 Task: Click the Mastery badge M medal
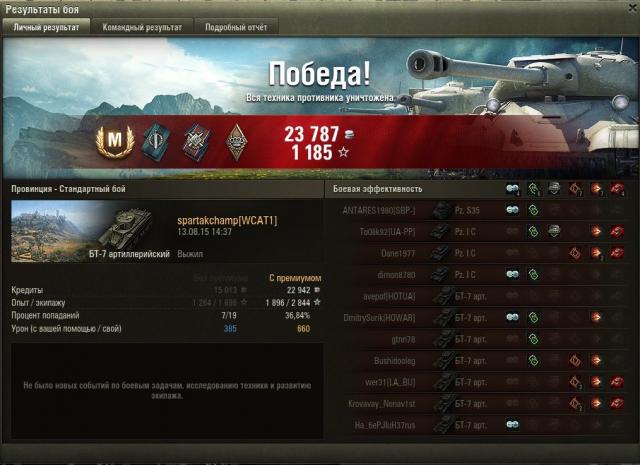tap(114, 141)
